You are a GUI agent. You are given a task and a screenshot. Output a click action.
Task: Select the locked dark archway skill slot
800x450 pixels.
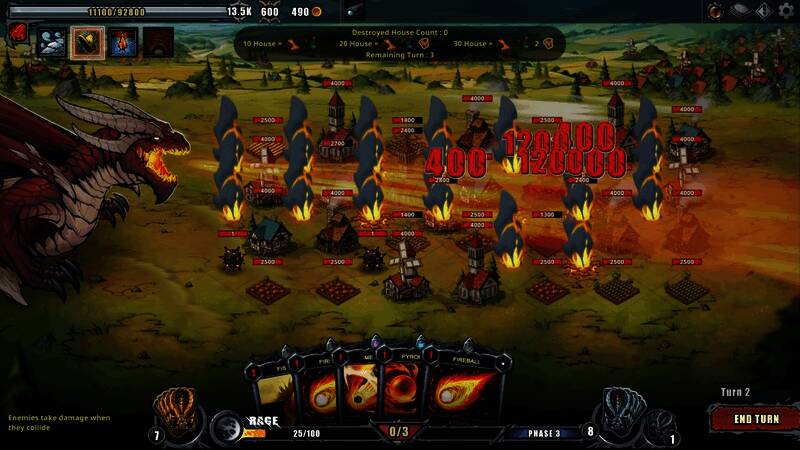[x=157, y=42]
